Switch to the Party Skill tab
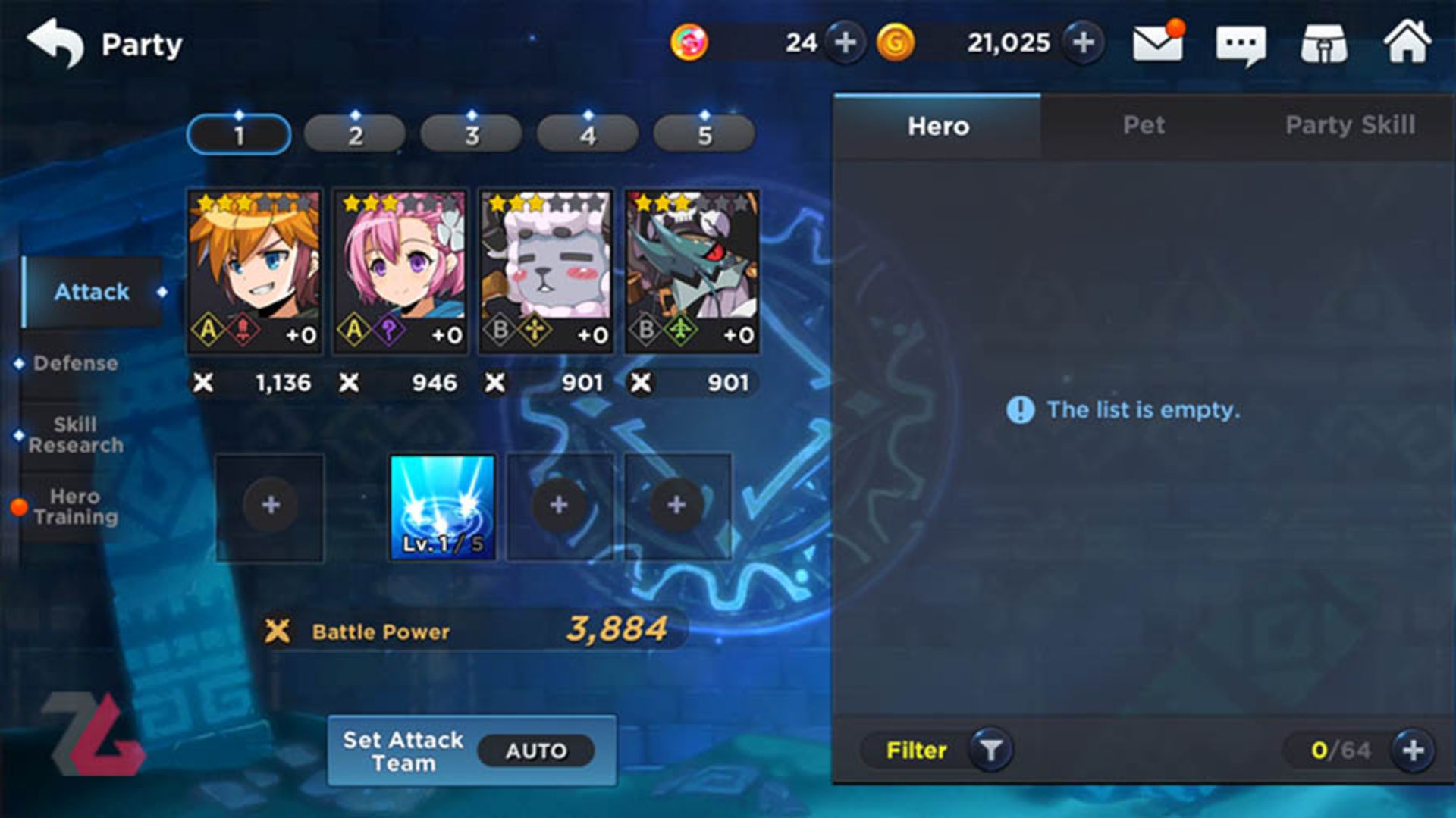 (x=1350, y=125)
